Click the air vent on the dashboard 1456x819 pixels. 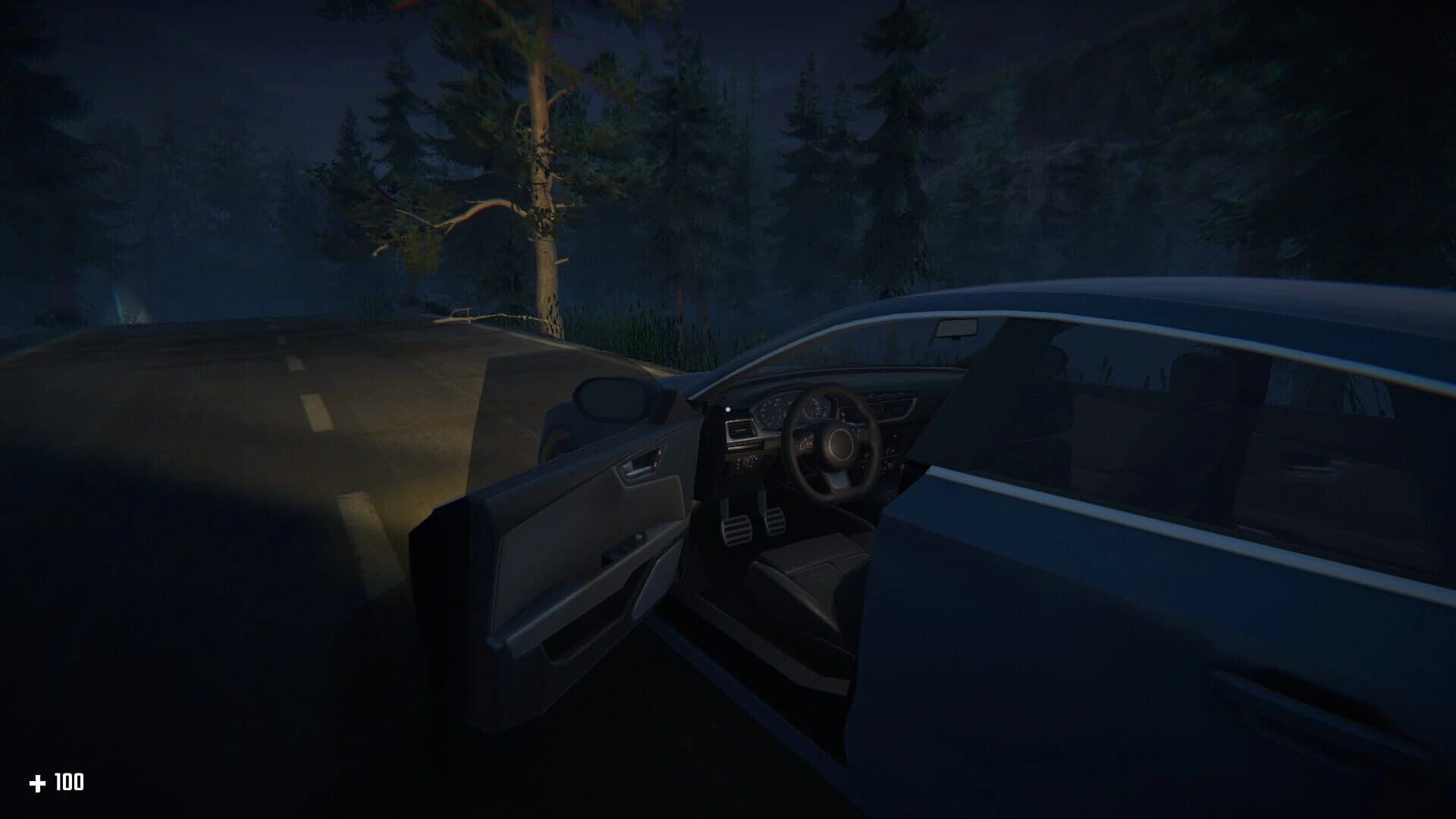coord(741,427)
